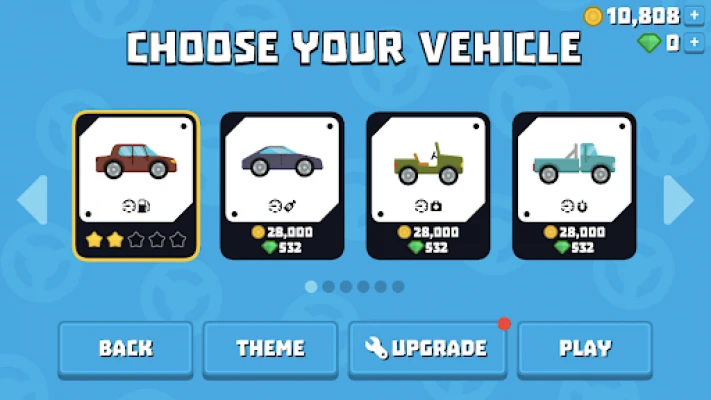Show next vehicles with the right arrow

pyautogui.click(x=678, y=200)
